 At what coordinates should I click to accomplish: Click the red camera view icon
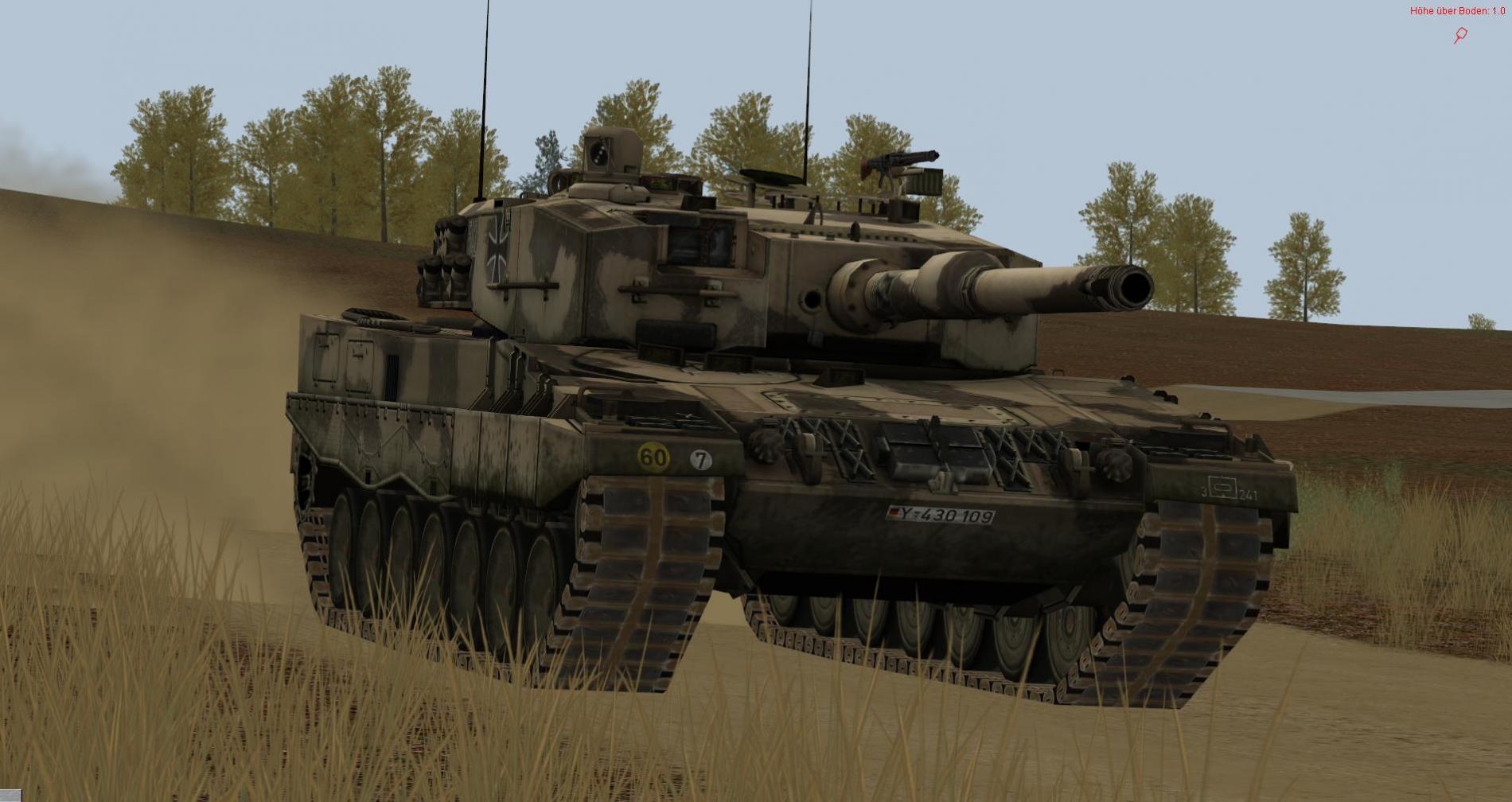pyautogui.click(x=1460, y=35)
